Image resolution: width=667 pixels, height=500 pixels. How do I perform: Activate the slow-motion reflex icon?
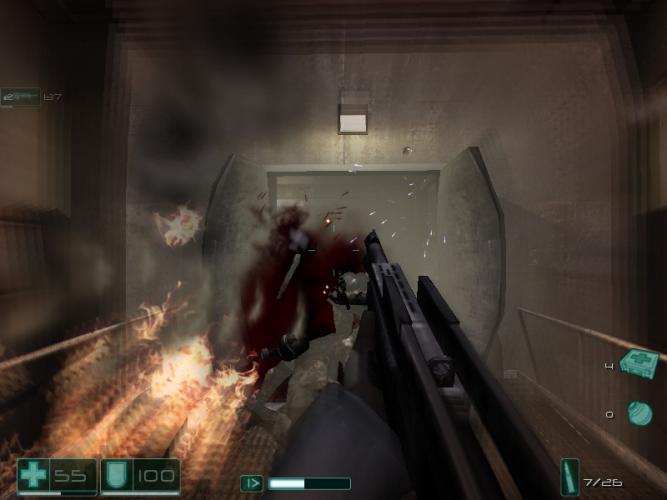pos(252,483)
